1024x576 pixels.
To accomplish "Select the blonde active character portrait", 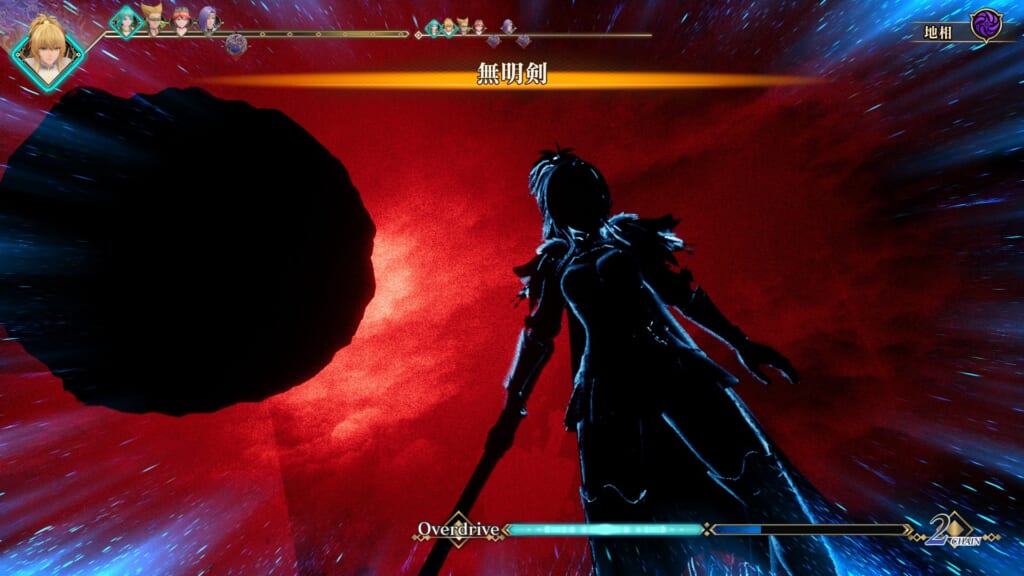I will point(46,51).
